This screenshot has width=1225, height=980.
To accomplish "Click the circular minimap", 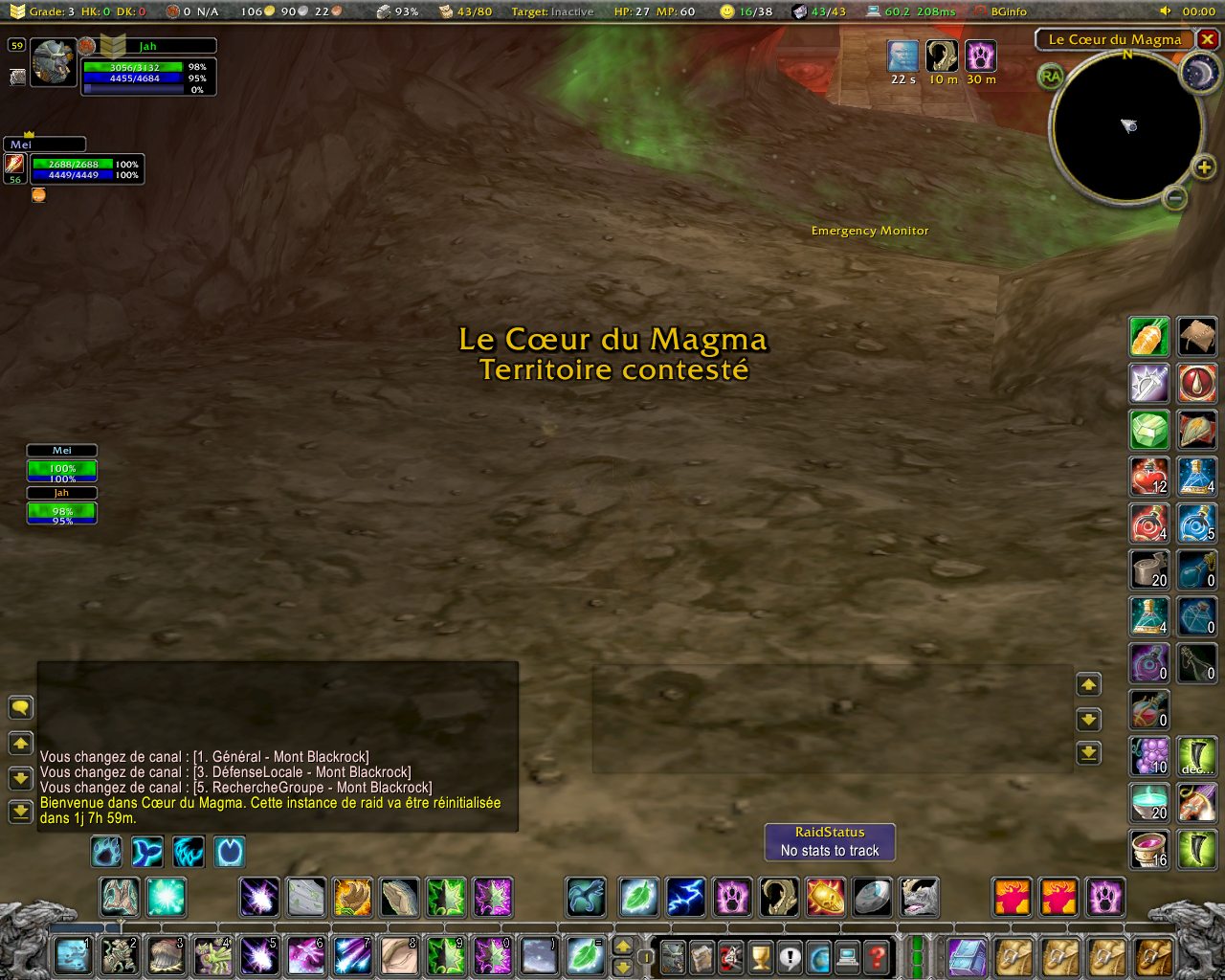I will [x=1126, y=126].
